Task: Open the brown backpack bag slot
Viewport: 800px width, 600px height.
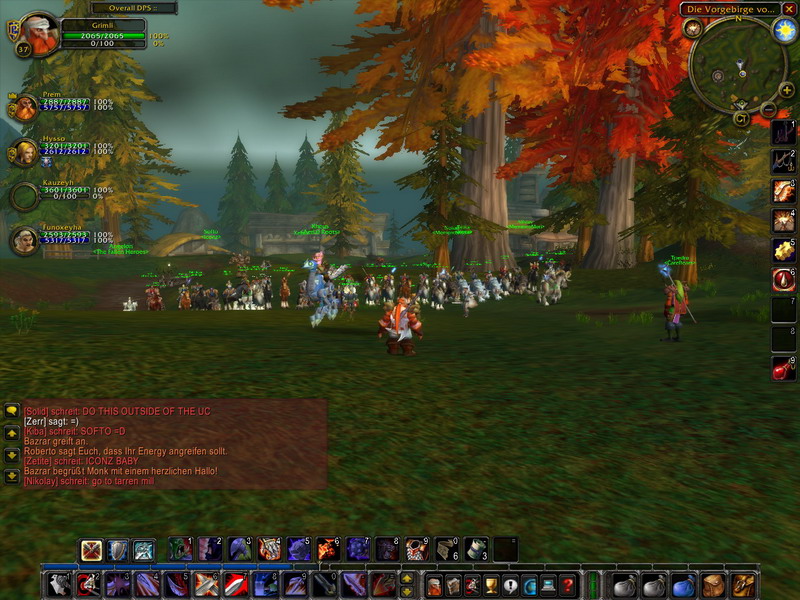Action: pyautogui.click(x=742, y=585)
